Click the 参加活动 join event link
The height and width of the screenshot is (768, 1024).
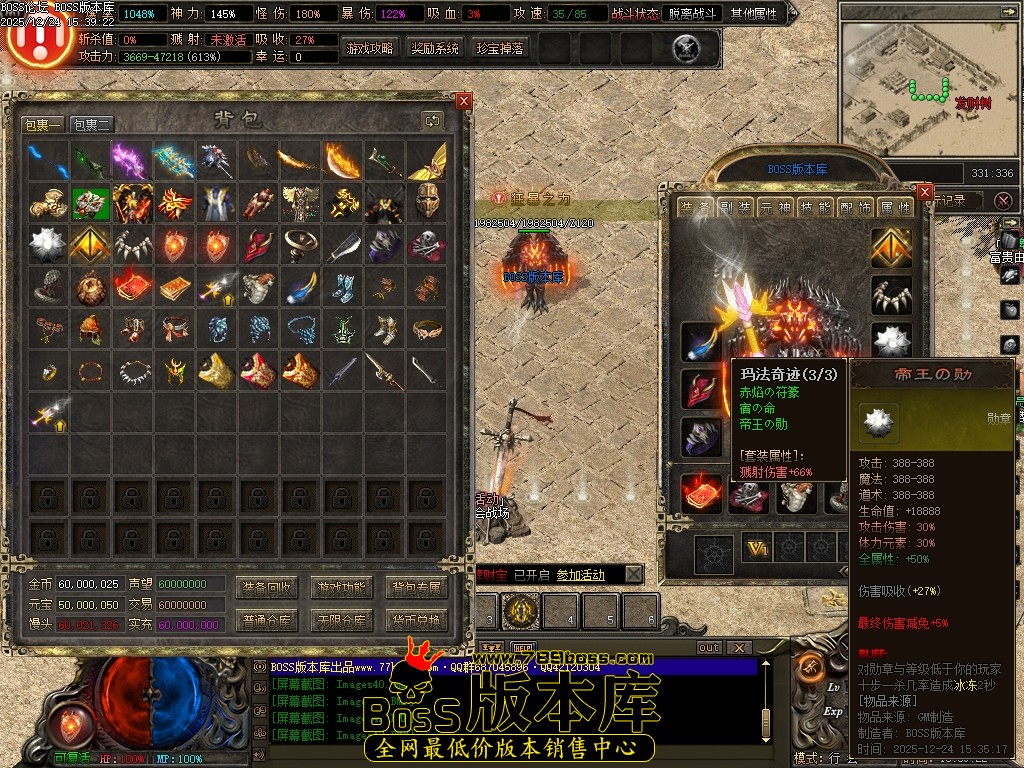[x=580, y=575]
